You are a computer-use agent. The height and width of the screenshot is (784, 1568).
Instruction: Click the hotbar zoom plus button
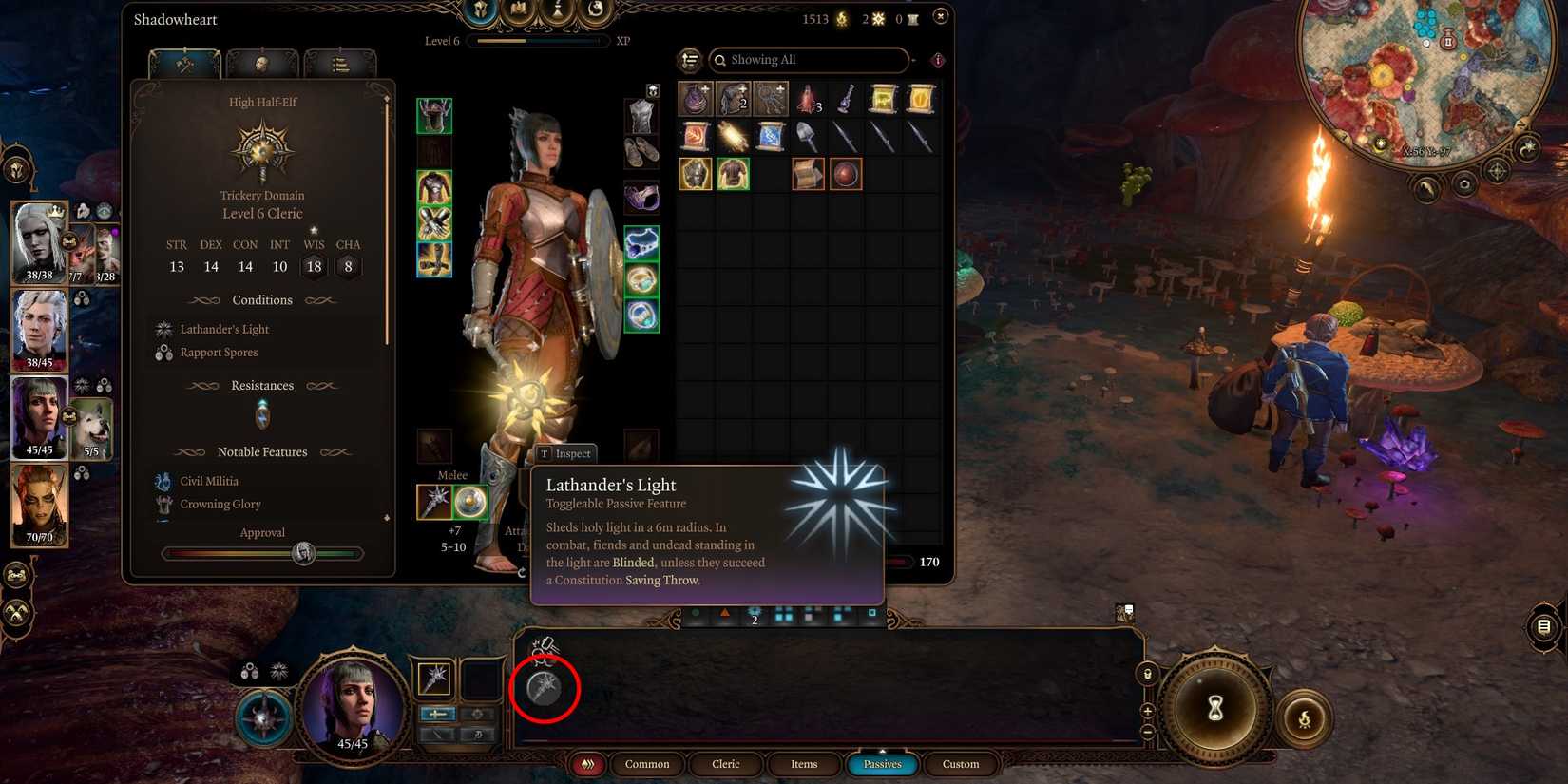pos(1148,710)
